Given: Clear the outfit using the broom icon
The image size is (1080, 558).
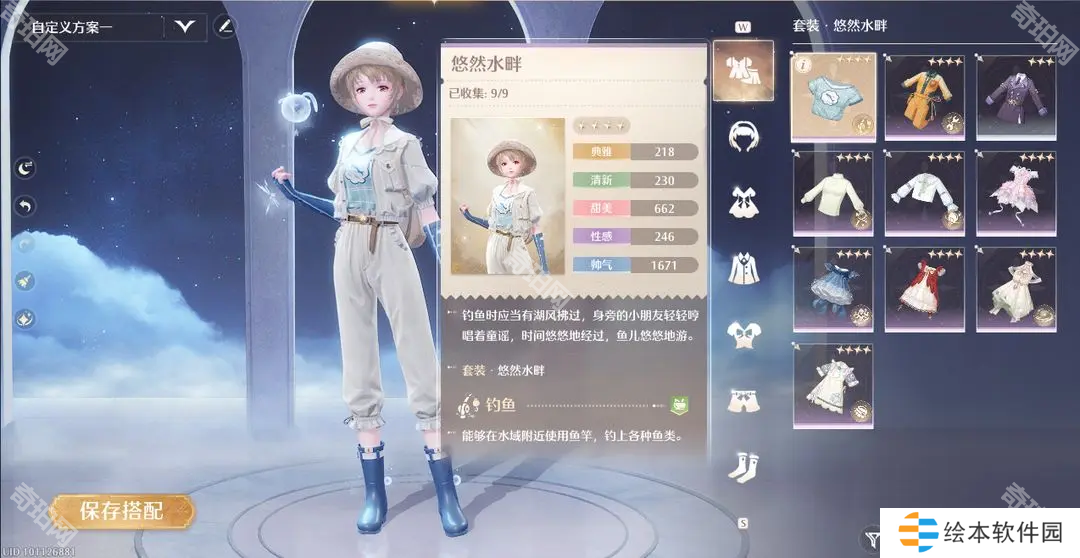Looking at the screenshot, I should tap(25, 282).
